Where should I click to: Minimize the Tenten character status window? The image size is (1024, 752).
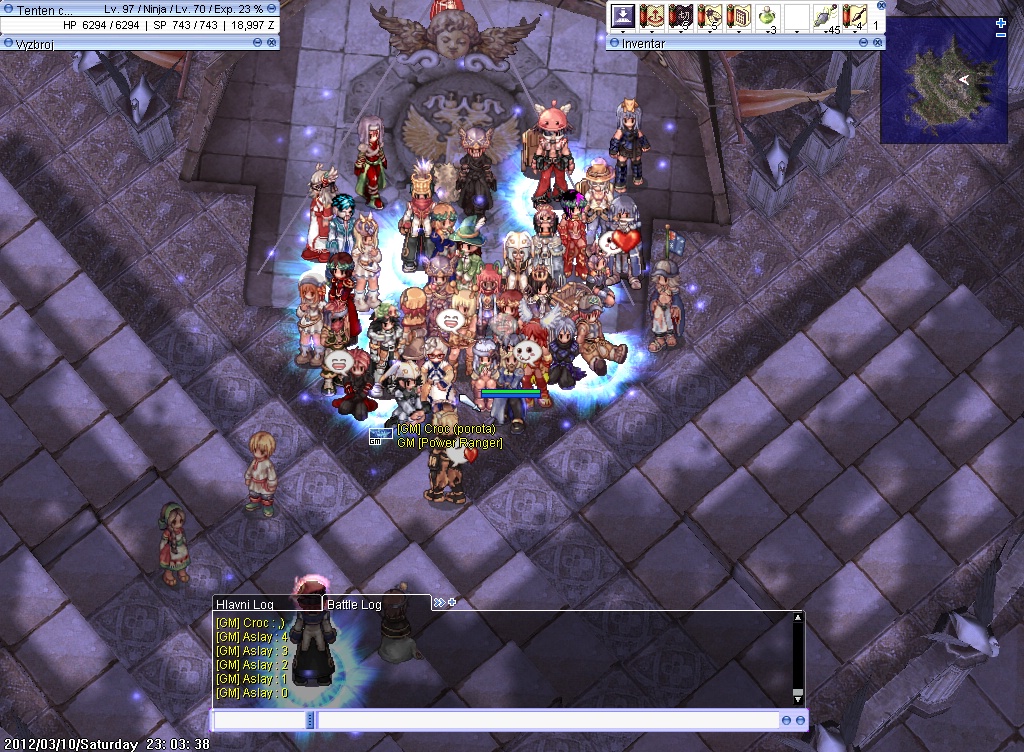point(272,9)
